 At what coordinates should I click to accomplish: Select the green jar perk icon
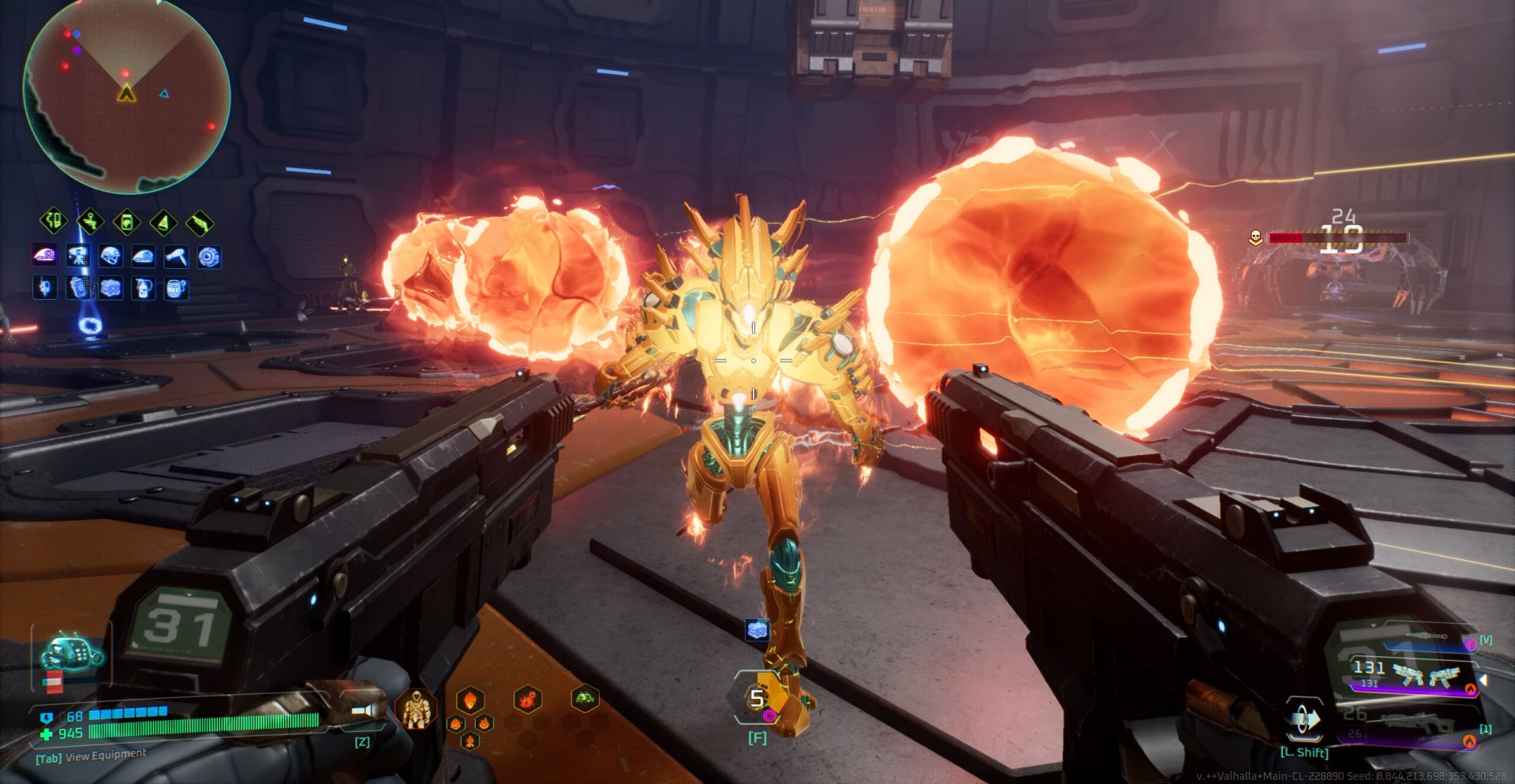127,222
